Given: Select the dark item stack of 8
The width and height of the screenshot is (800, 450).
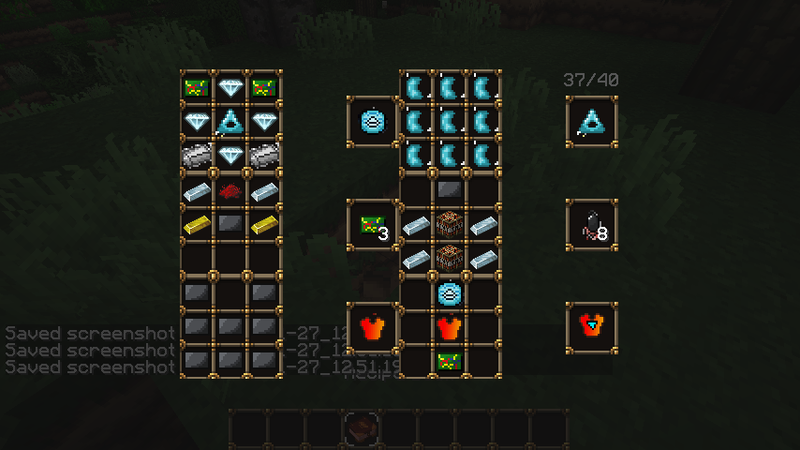Looking at the screenshot, I should [591, 226].
